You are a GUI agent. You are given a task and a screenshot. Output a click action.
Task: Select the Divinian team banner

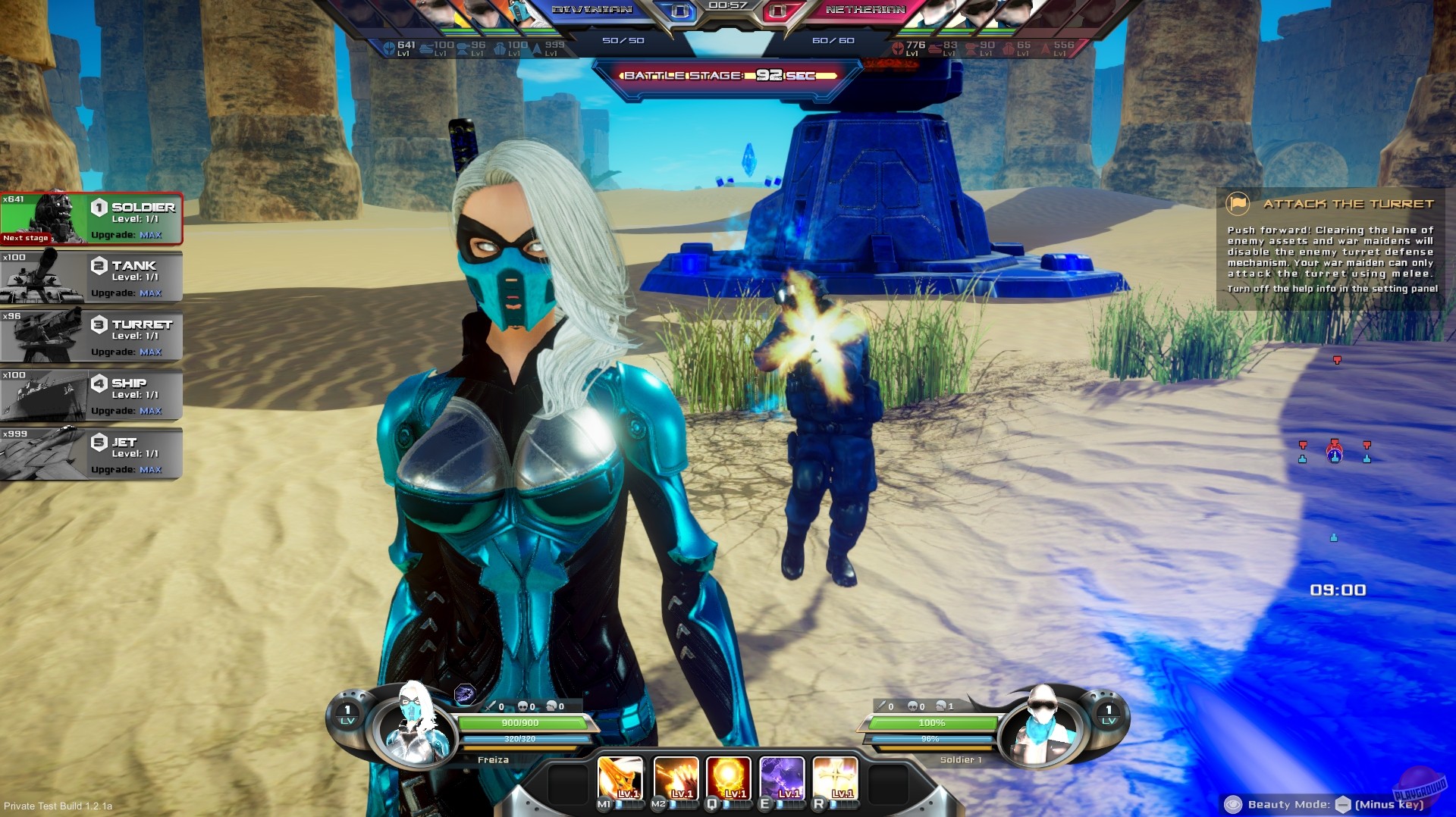[591, 9]
